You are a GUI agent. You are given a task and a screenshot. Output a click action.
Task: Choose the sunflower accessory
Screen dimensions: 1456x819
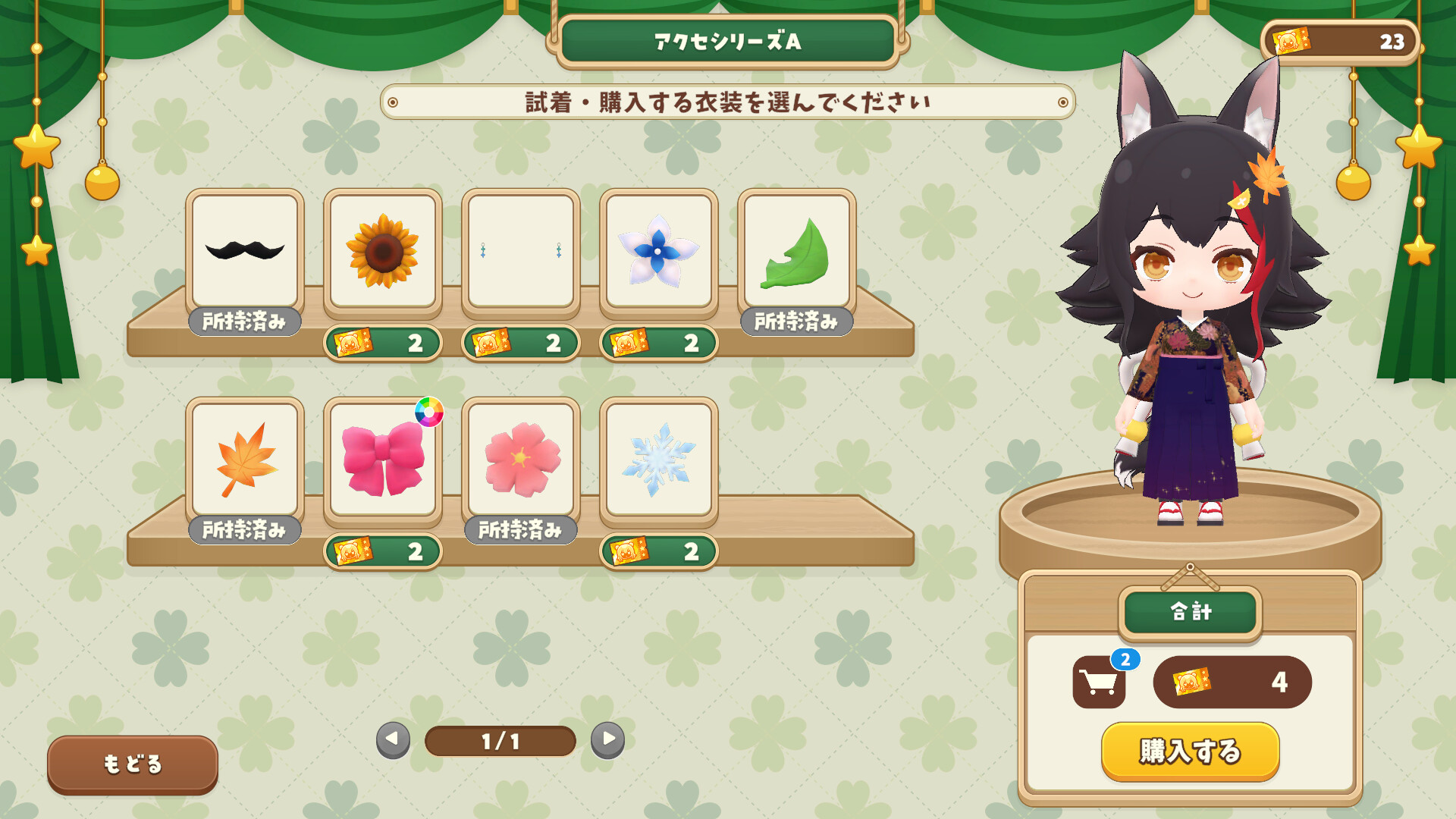coord(382,251)
